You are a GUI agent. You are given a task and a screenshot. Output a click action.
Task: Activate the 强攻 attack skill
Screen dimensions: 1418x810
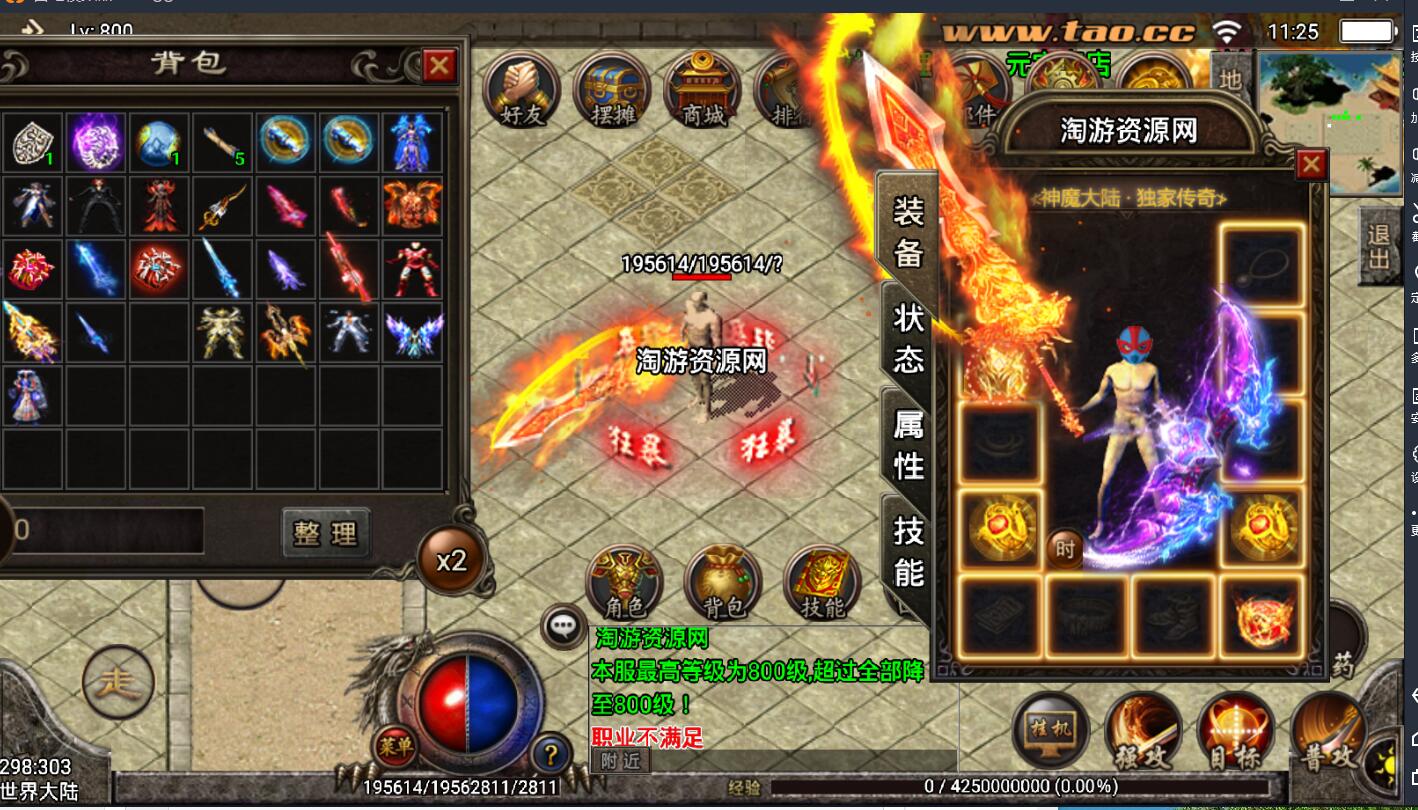[x=1142, y=732]
